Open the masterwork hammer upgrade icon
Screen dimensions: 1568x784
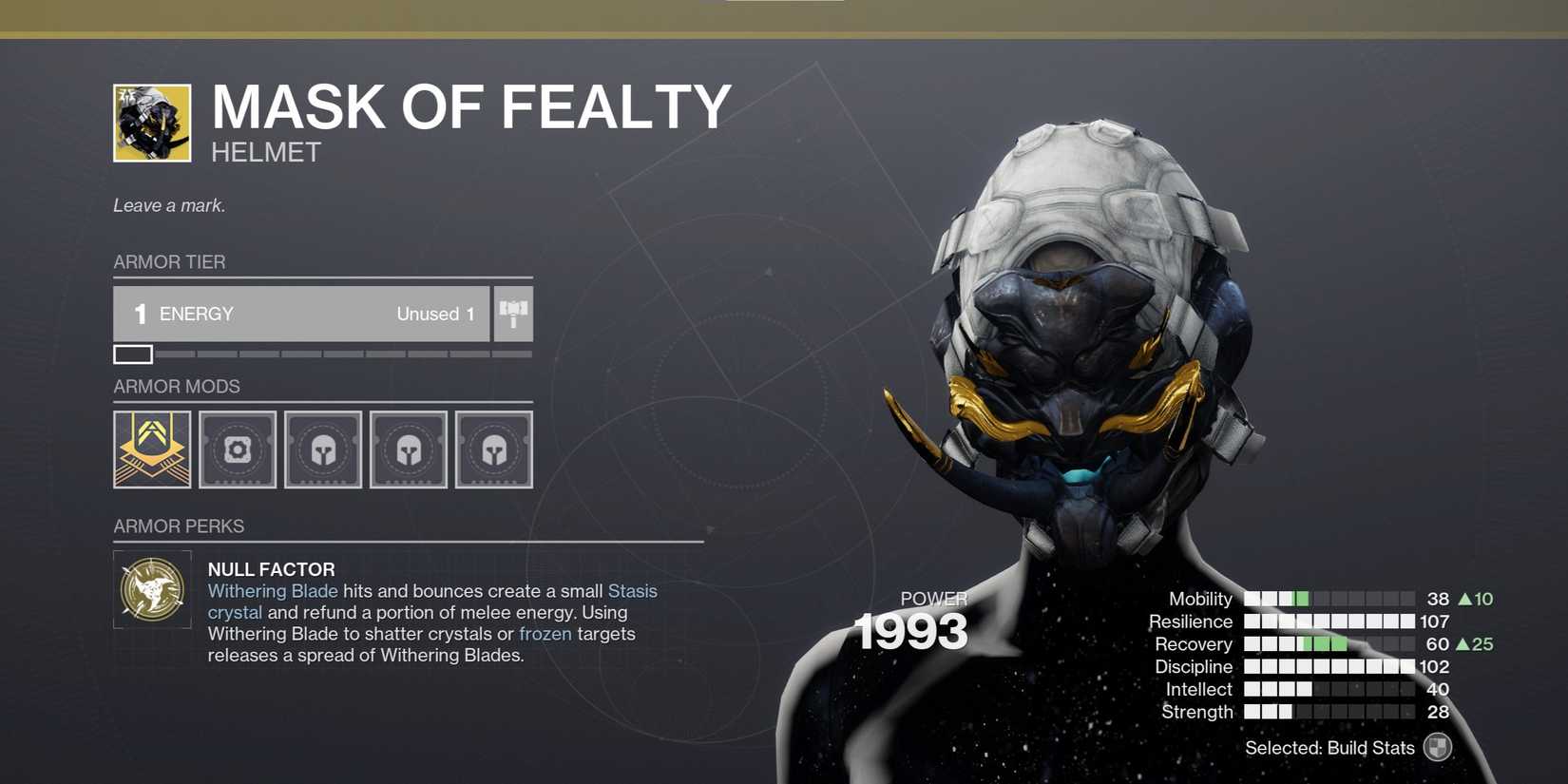tap(512, 314)
